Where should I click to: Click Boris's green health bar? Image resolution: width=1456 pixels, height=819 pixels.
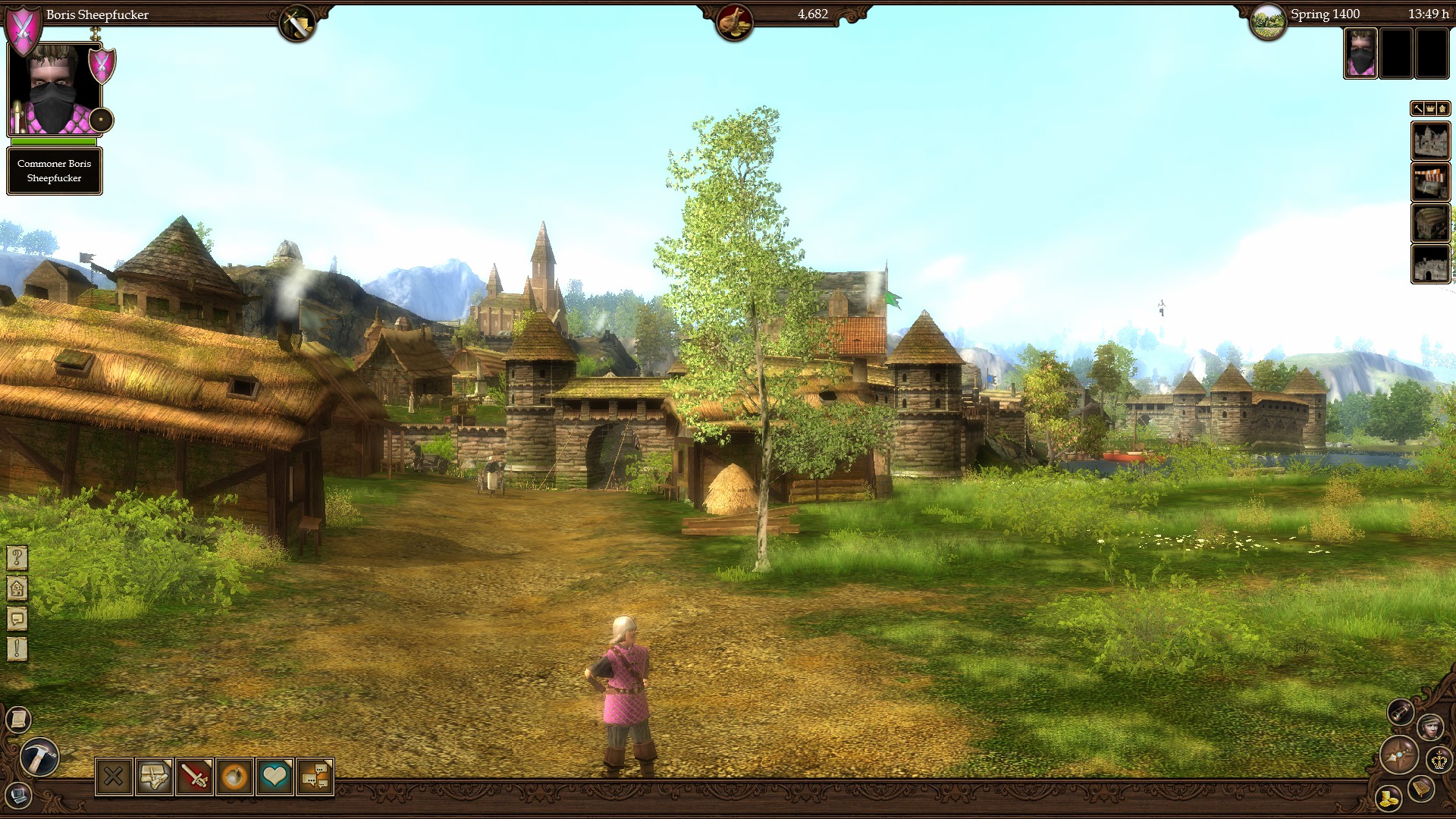54,143
